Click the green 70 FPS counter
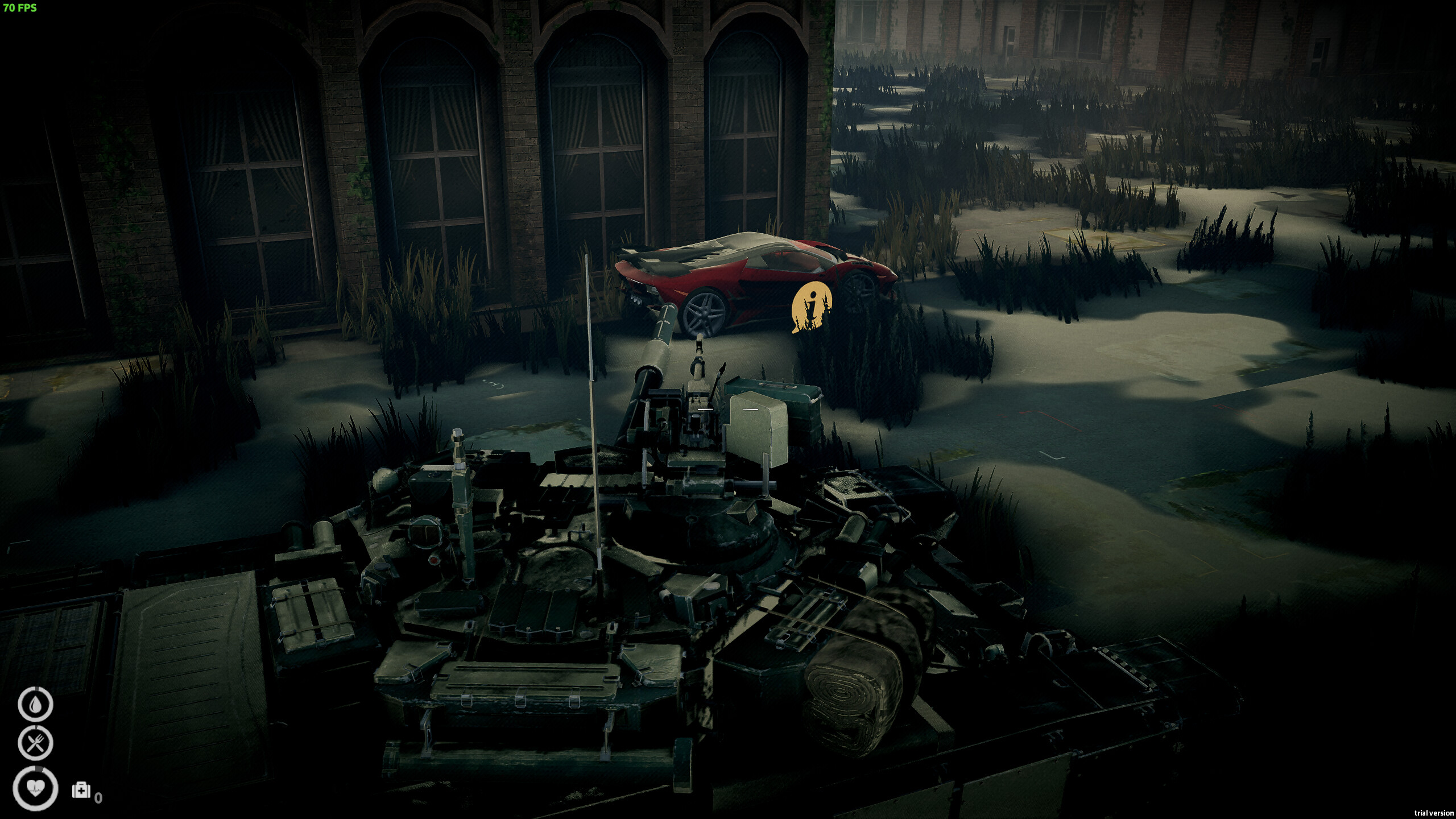 click(19, 8)
